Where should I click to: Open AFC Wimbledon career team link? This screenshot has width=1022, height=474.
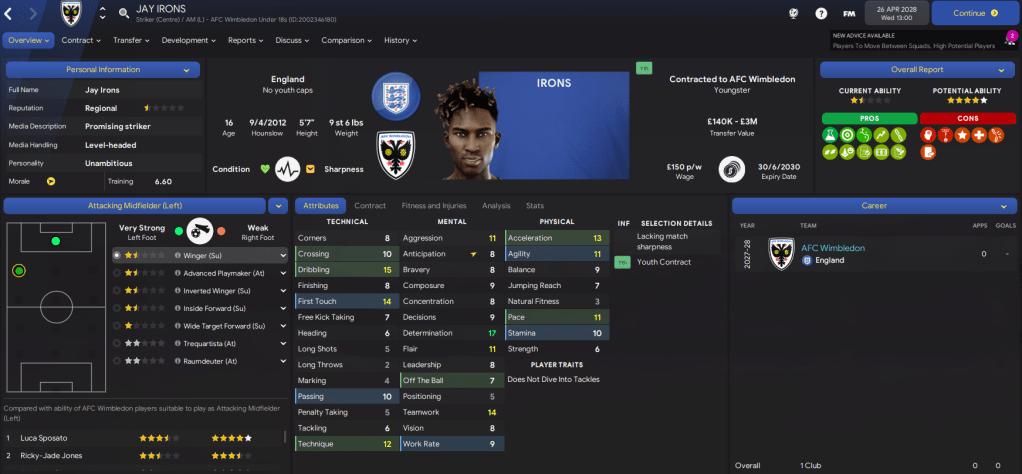click(834, 248)
